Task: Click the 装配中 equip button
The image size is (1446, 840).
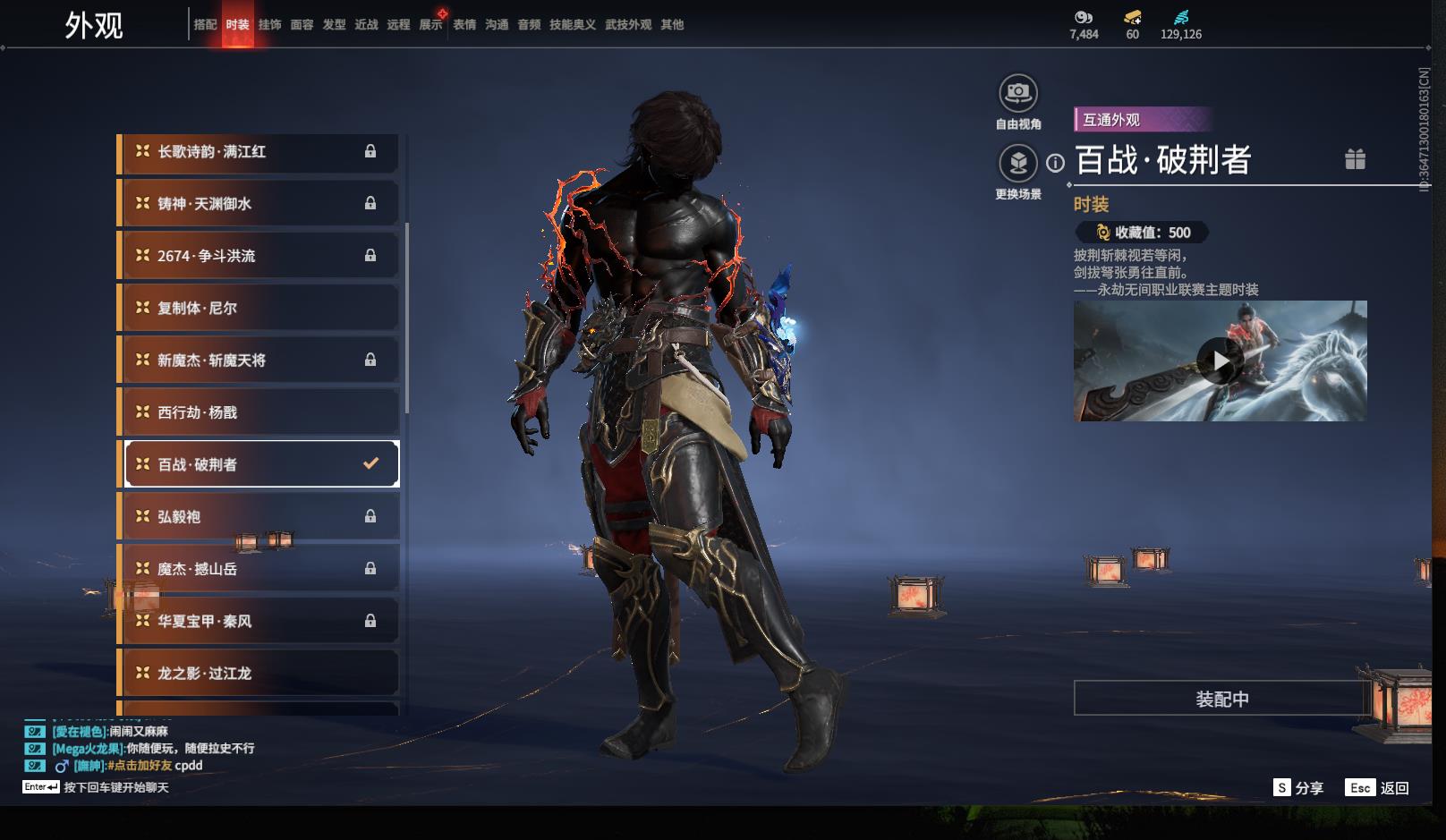Action: pyautogui.click(x=1221, y=699)
